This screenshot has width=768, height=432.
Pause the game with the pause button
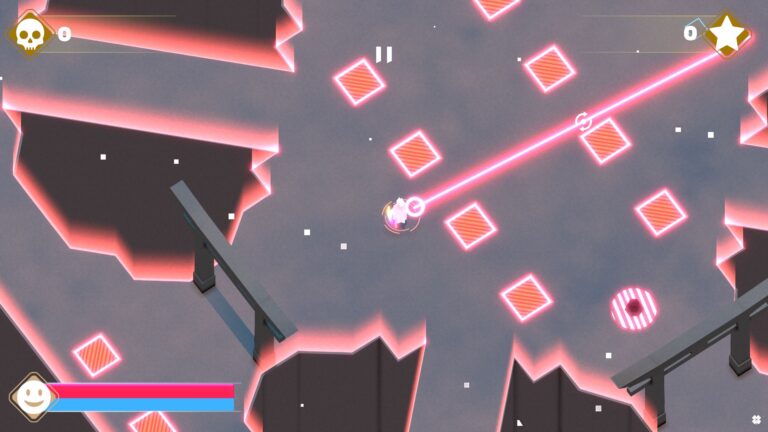pyautogui.click(x=384, y=54)
